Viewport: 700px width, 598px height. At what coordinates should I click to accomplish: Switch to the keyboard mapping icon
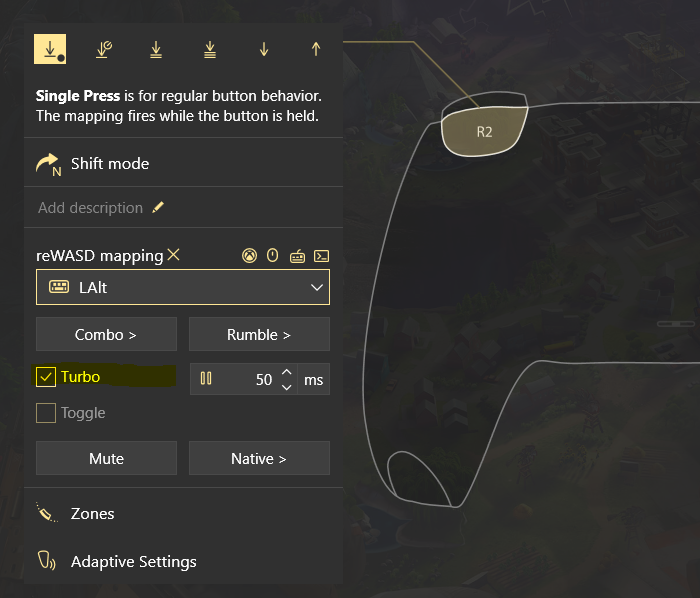297,256
